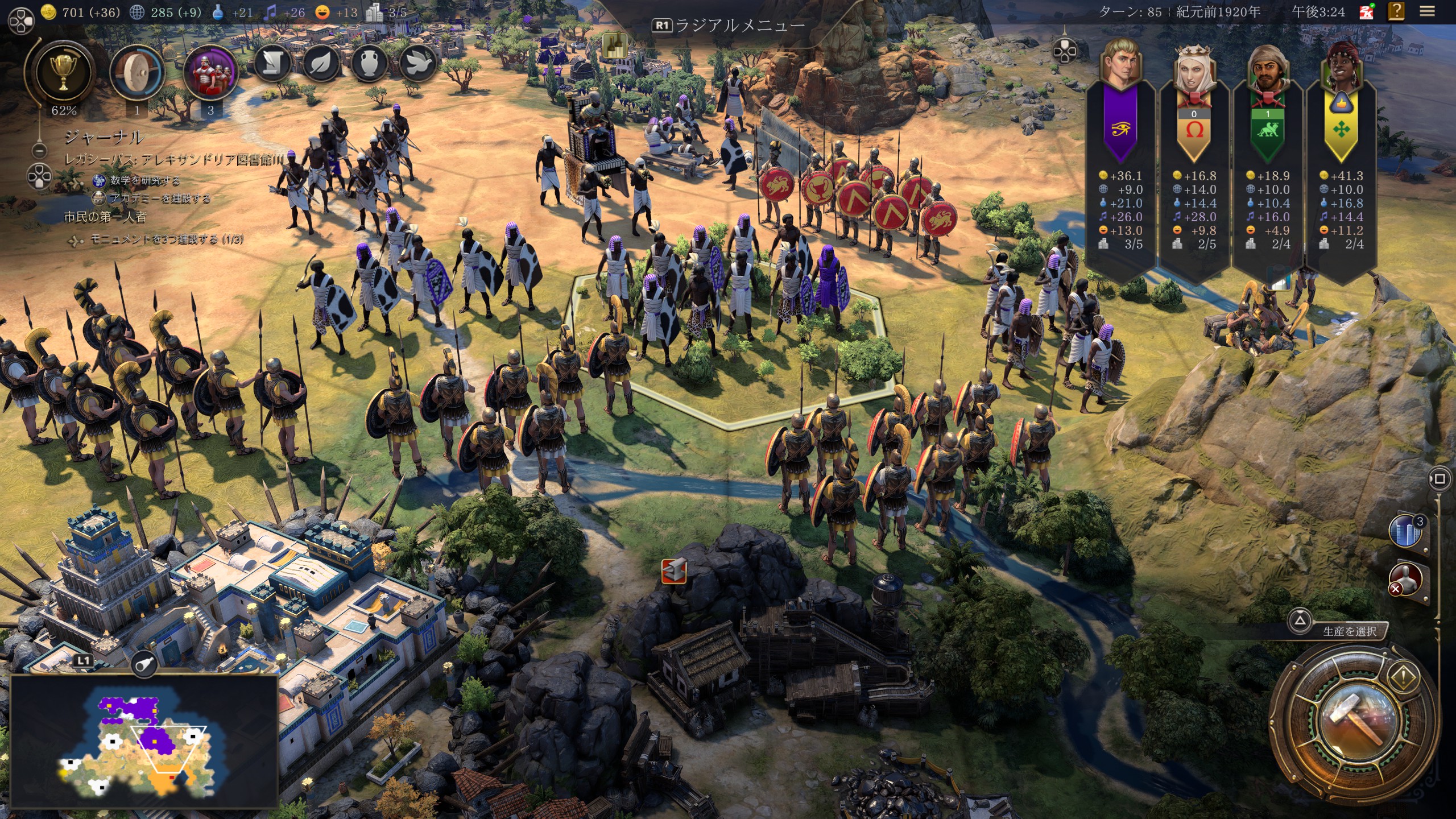Viewport: 1456px width, 819px height.
Task: Open the gold trophy legacy progress panel
Action: [63, 73]
